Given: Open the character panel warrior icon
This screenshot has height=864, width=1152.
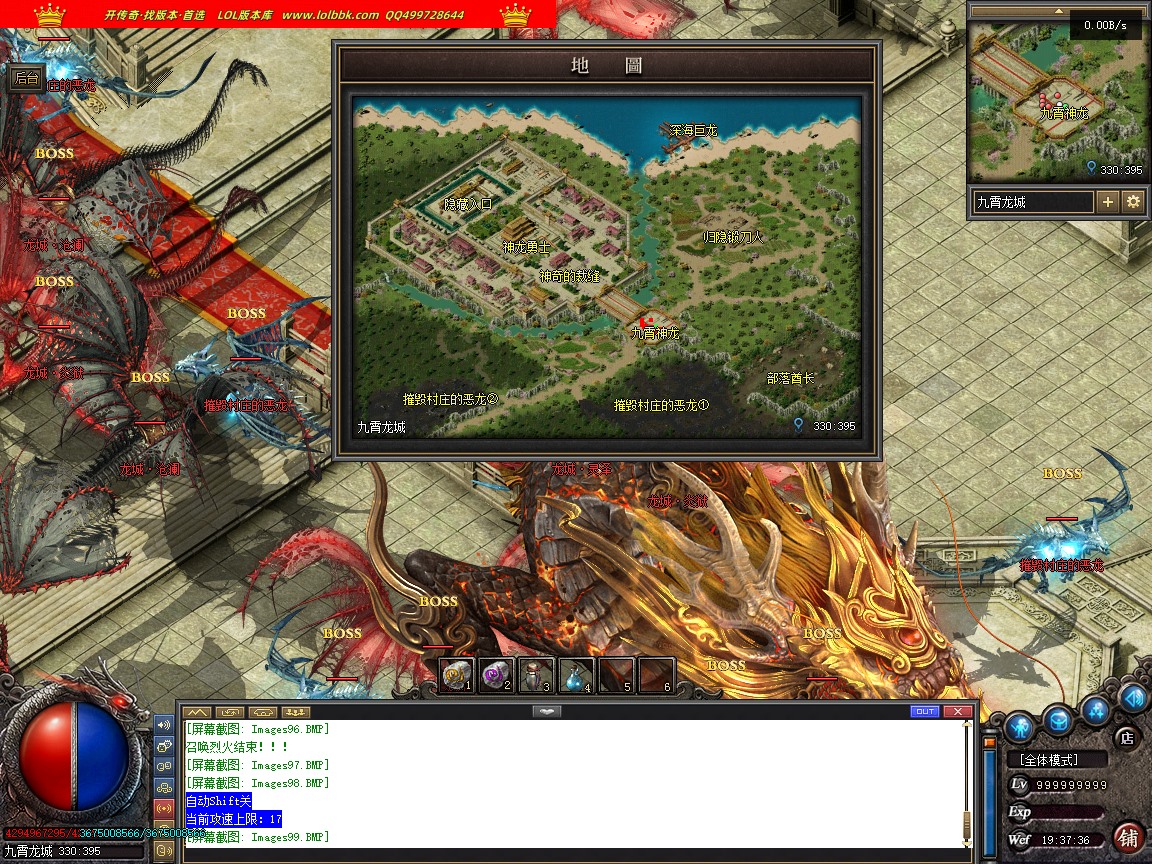Looking at the screenshot, I should [1020, 724].
